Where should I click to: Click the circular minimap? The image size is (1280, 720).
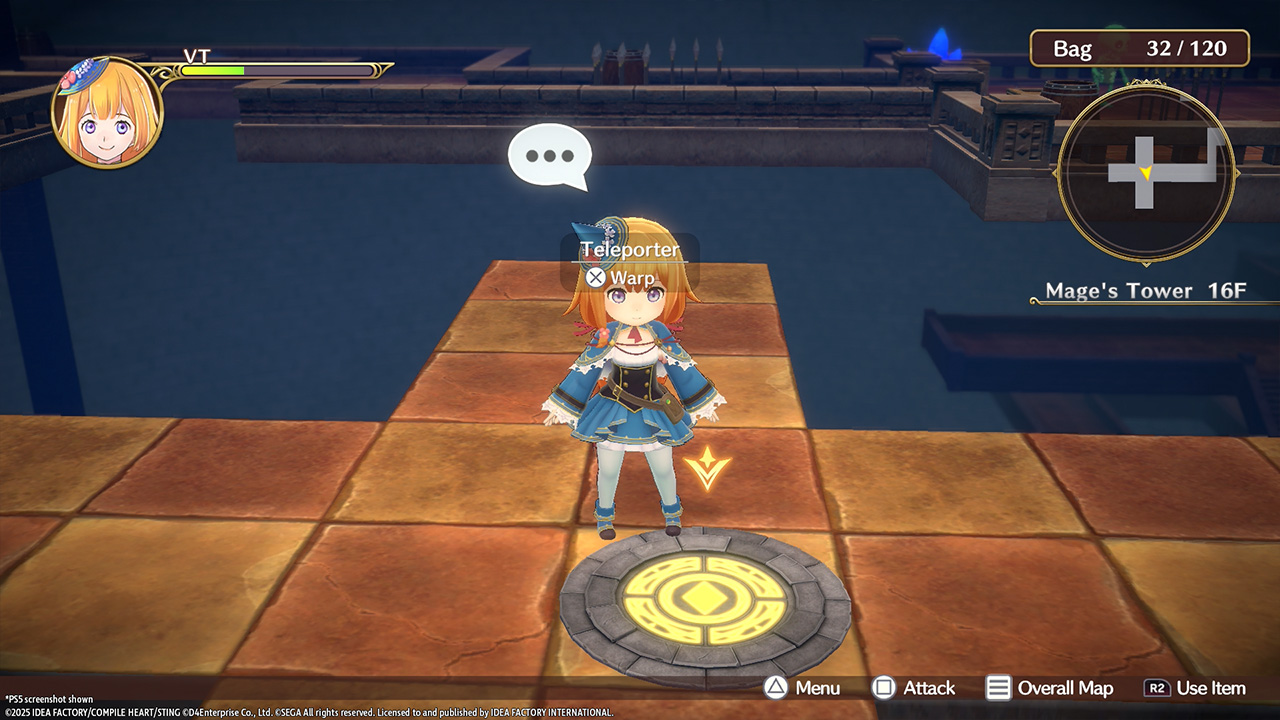[x=1145, y=174]
